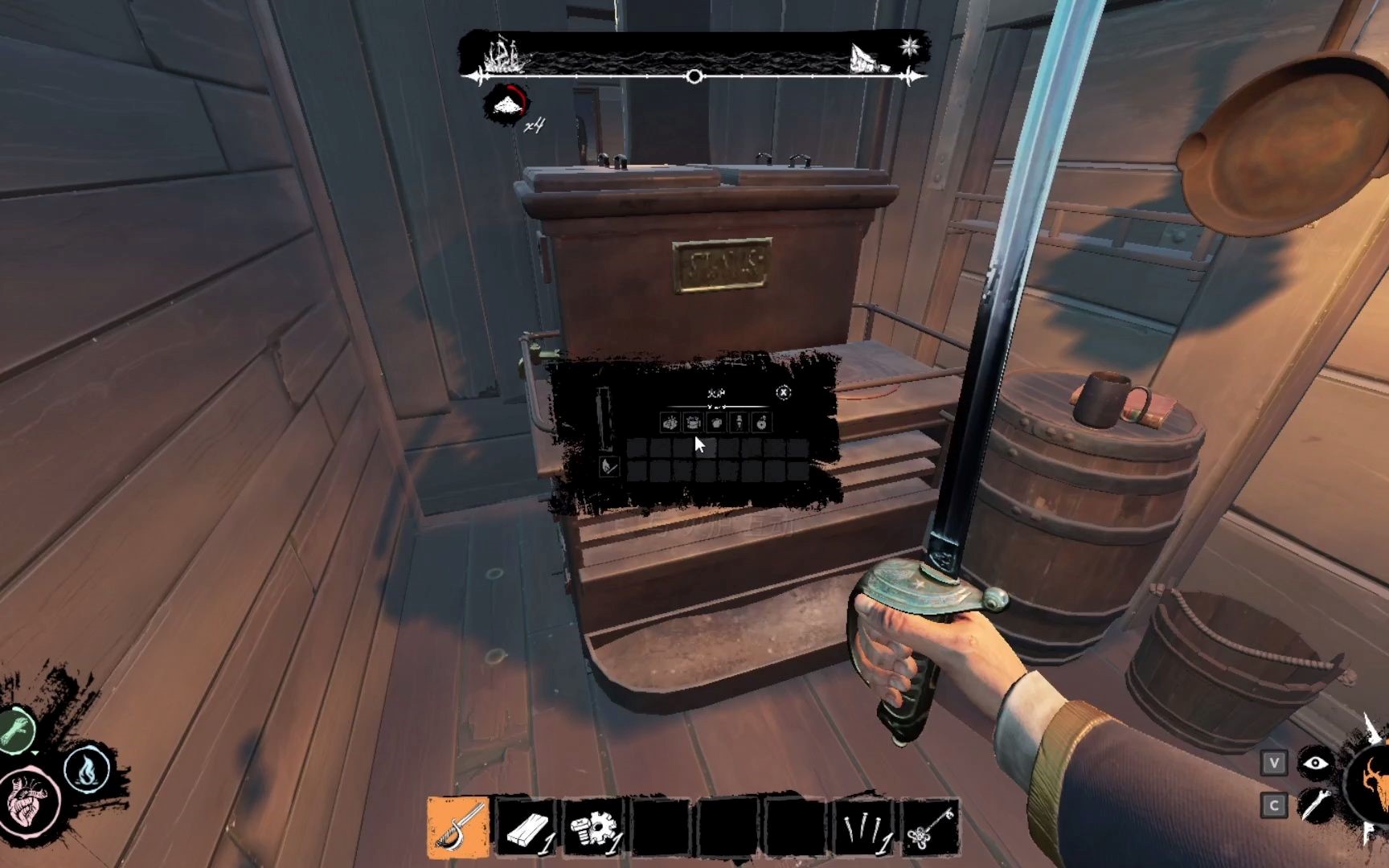Click the flame and match ignite icon
1389x868 pixels.
click(609, 466)
